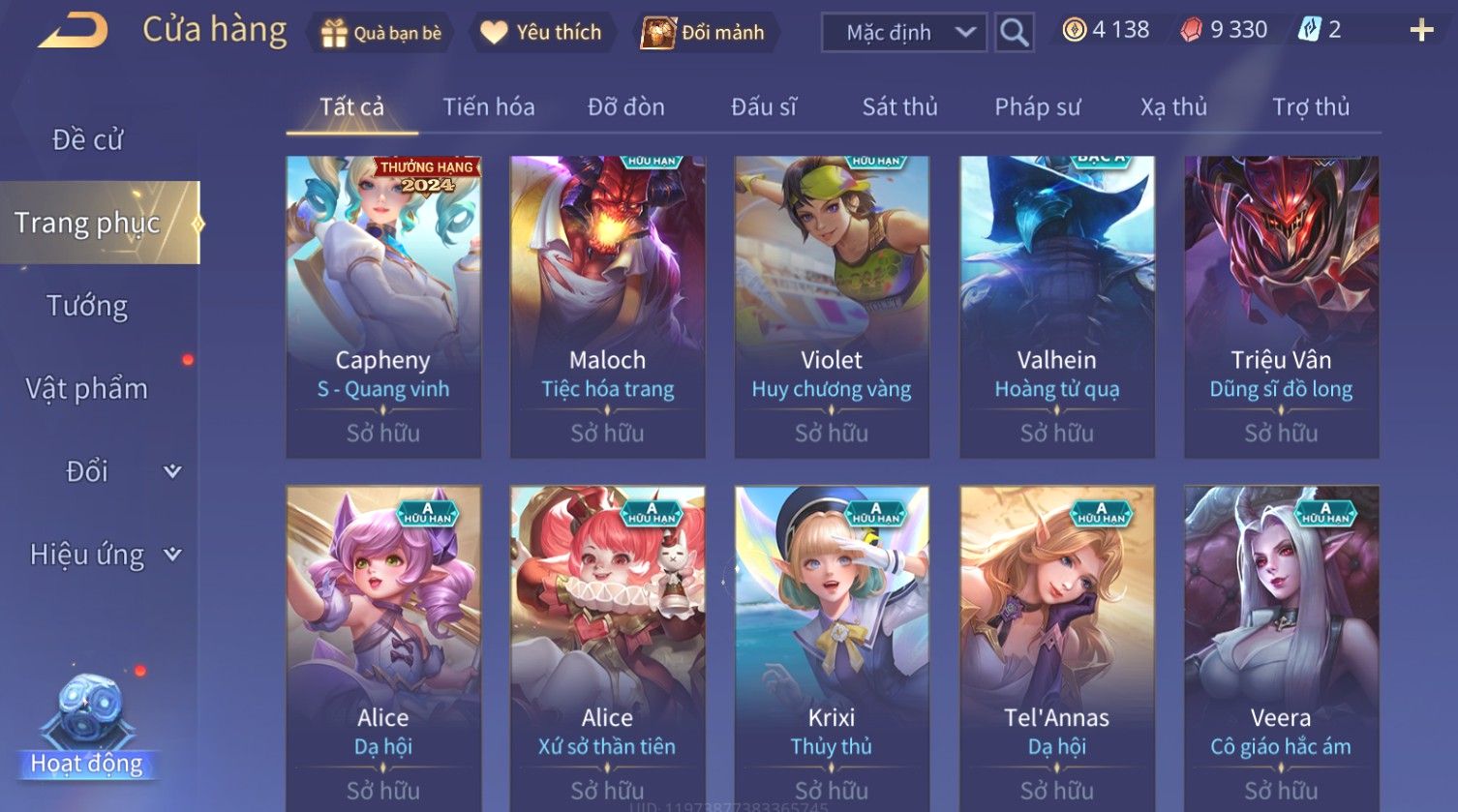Image resolution: width=1458 pixels, height=812 pixels.
Task: Open Đổi mảnh fragment exchange
Action: coord(705,33)
